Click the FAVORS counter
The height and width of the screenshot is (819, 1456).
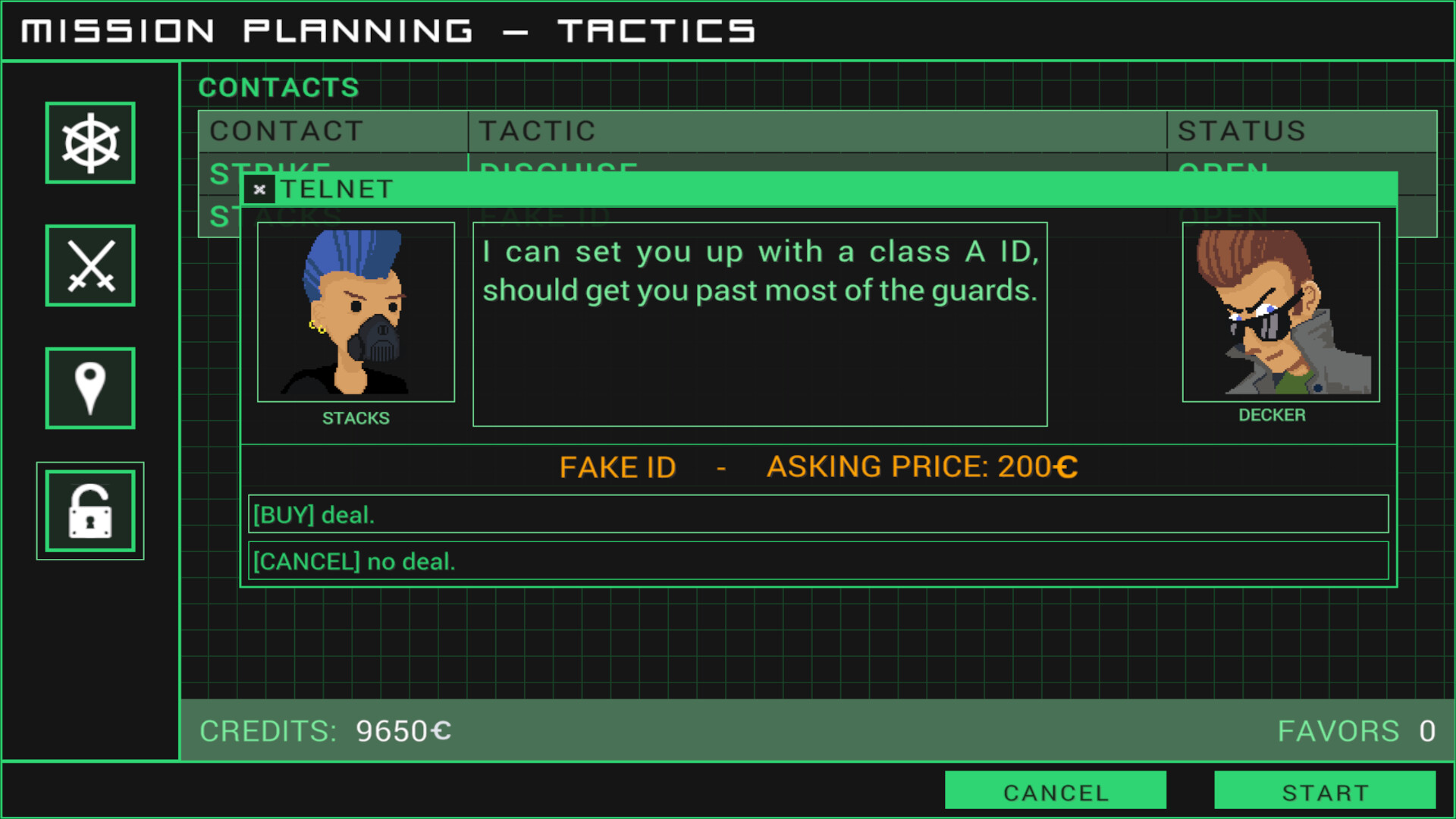1426,730
